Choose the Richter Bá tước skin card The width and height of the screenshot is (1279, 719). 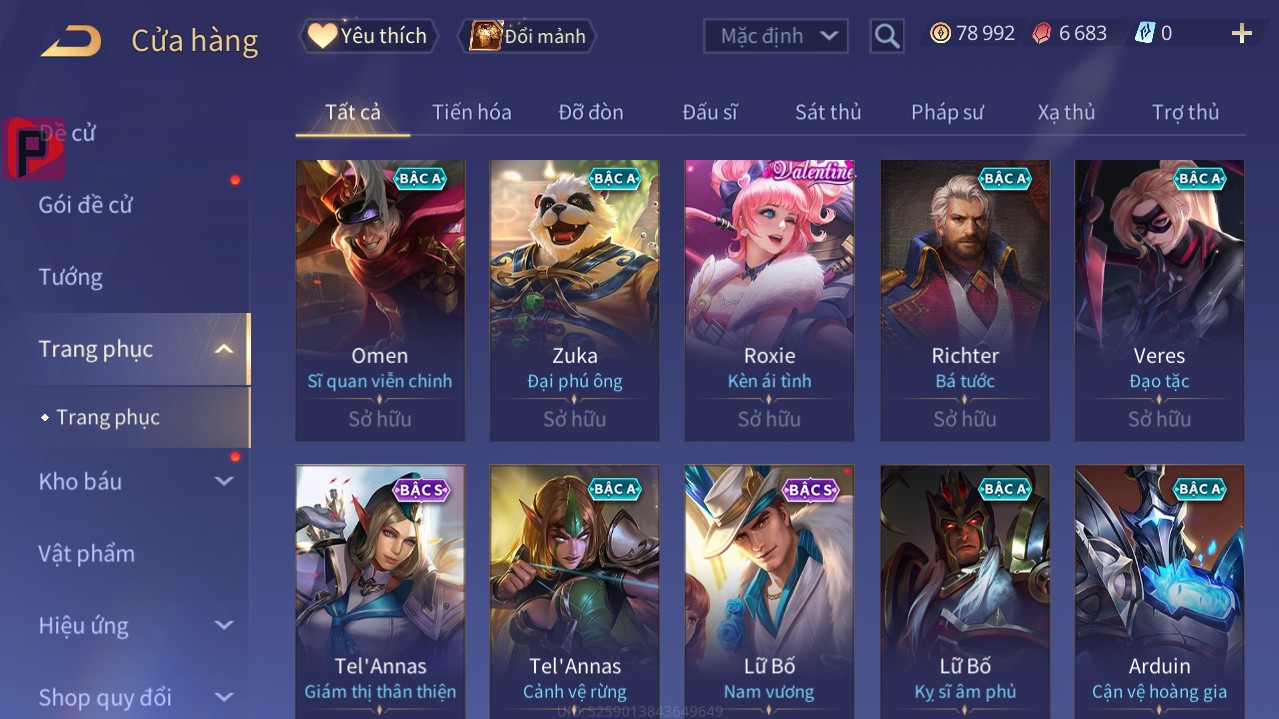click(965, 300)
